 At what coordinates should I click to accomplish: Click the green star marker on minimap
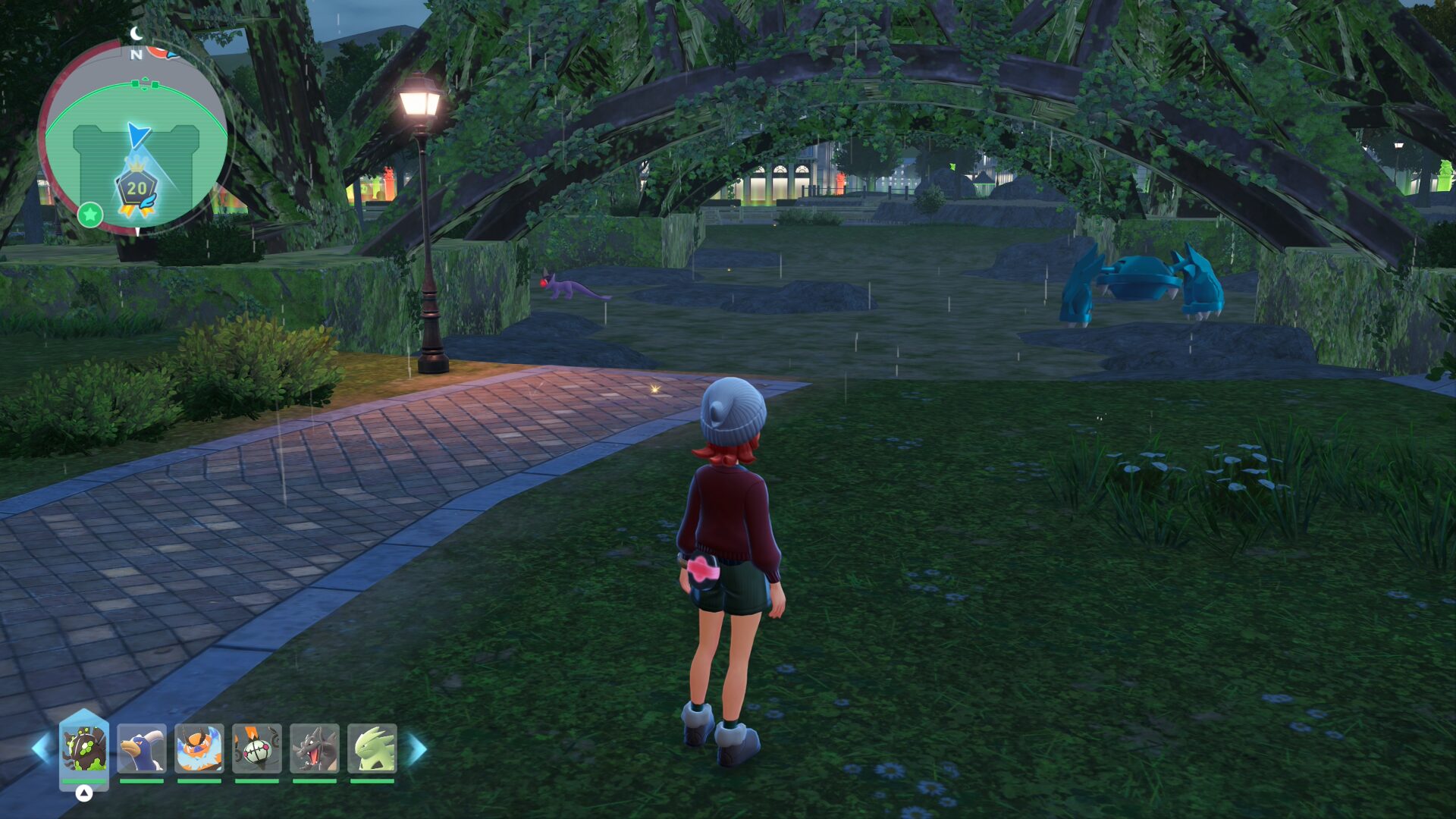89,215
